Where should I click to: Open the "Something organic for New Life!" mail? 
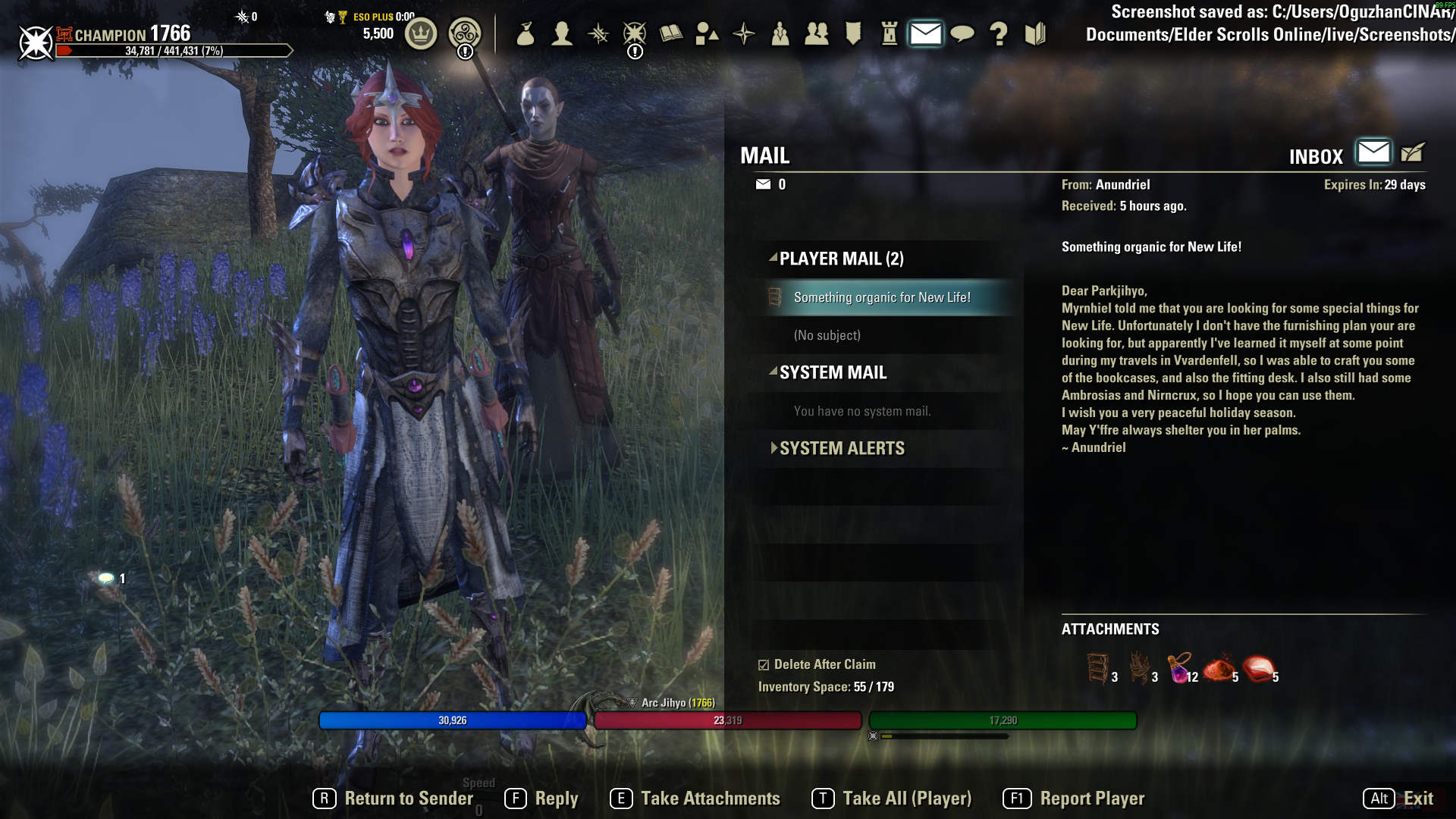pyautogui.click(x=881, y=297)
